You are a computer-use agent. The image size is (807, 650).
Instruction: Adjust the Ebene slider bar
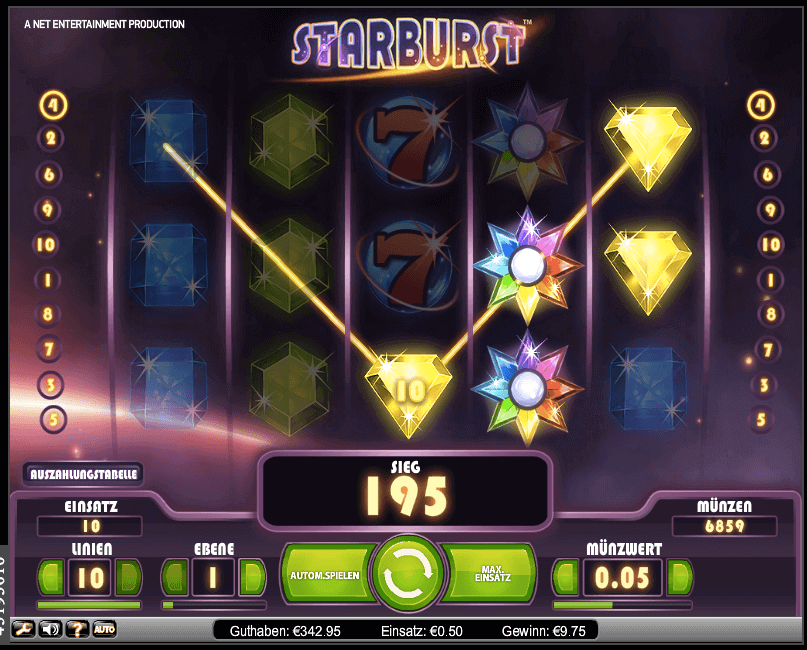[x=214, y=605]
